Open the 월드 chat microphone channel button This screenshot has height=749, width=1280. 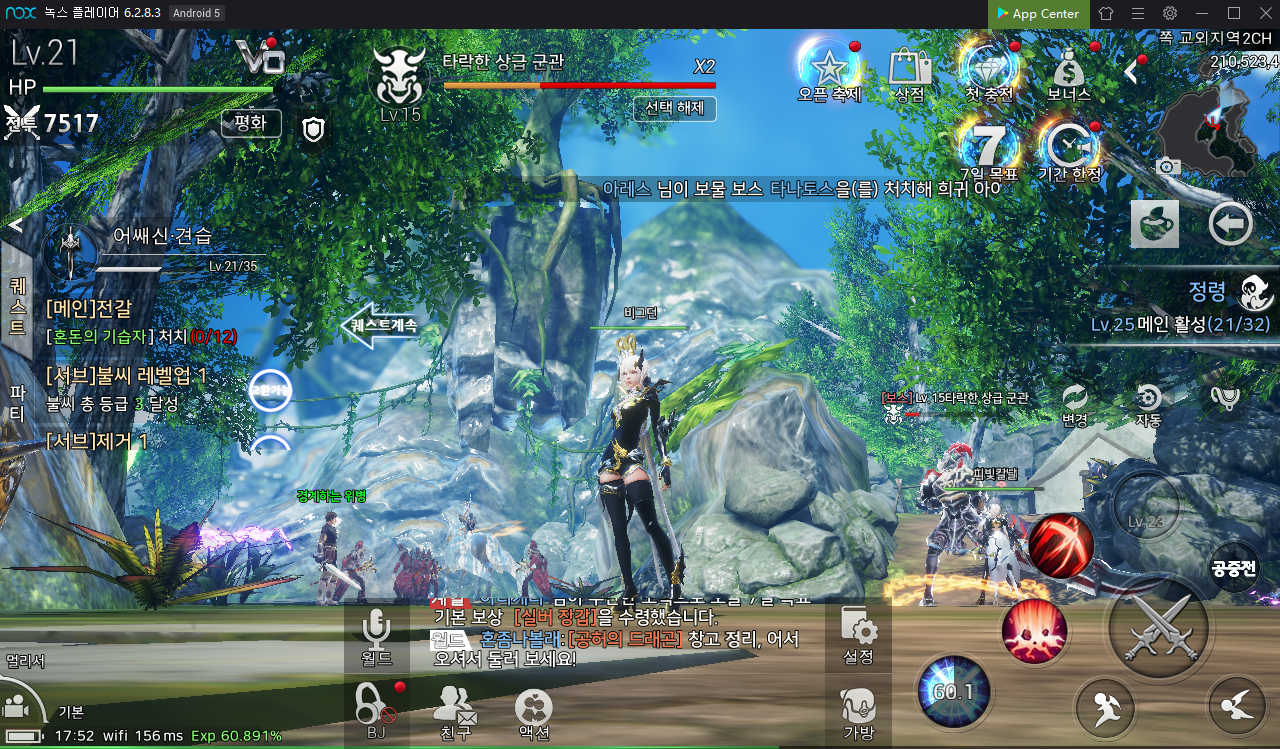coord(376,637)
